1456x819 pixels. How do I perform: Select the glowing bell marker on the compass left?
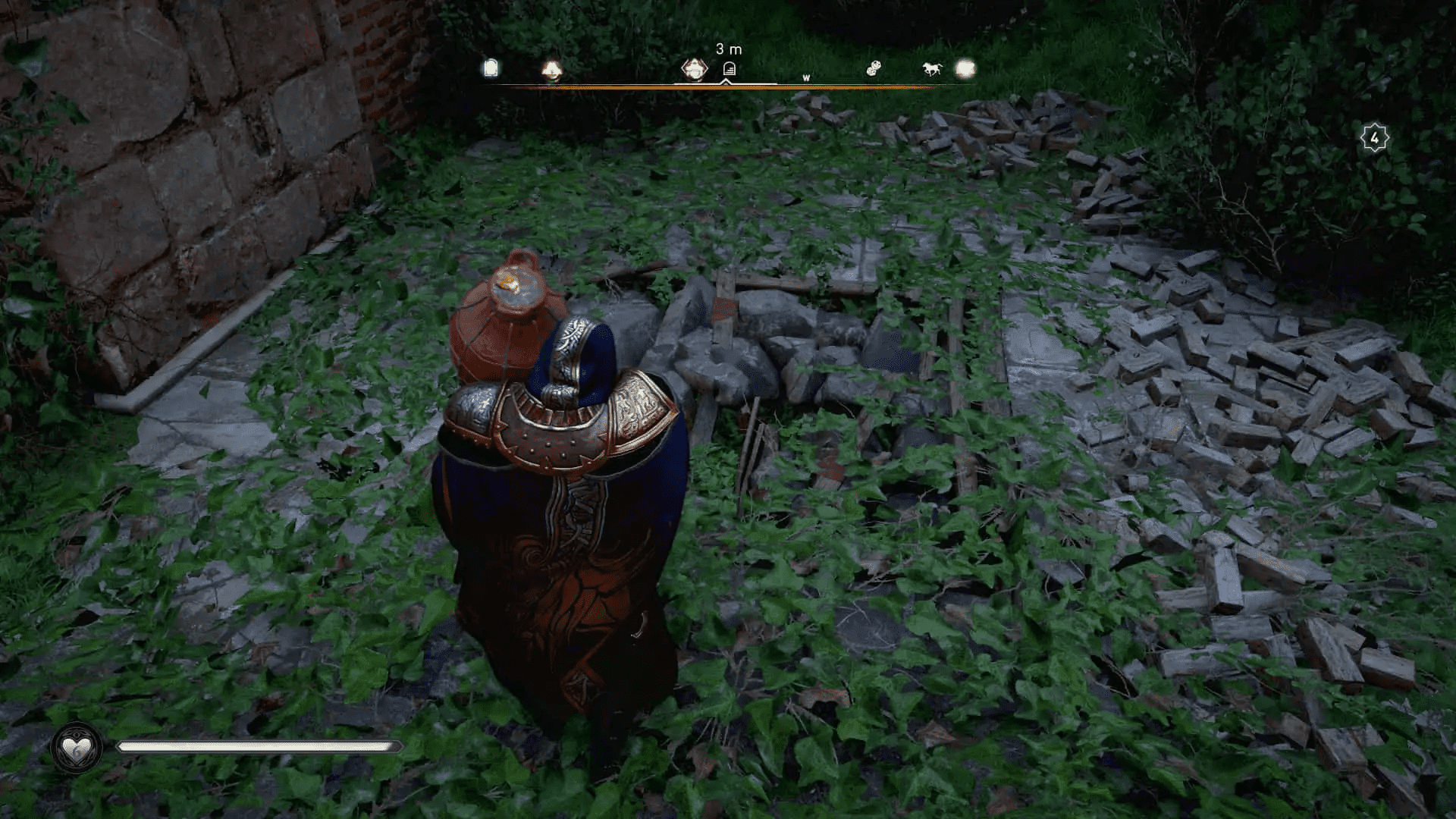click(x=552, y=68)
